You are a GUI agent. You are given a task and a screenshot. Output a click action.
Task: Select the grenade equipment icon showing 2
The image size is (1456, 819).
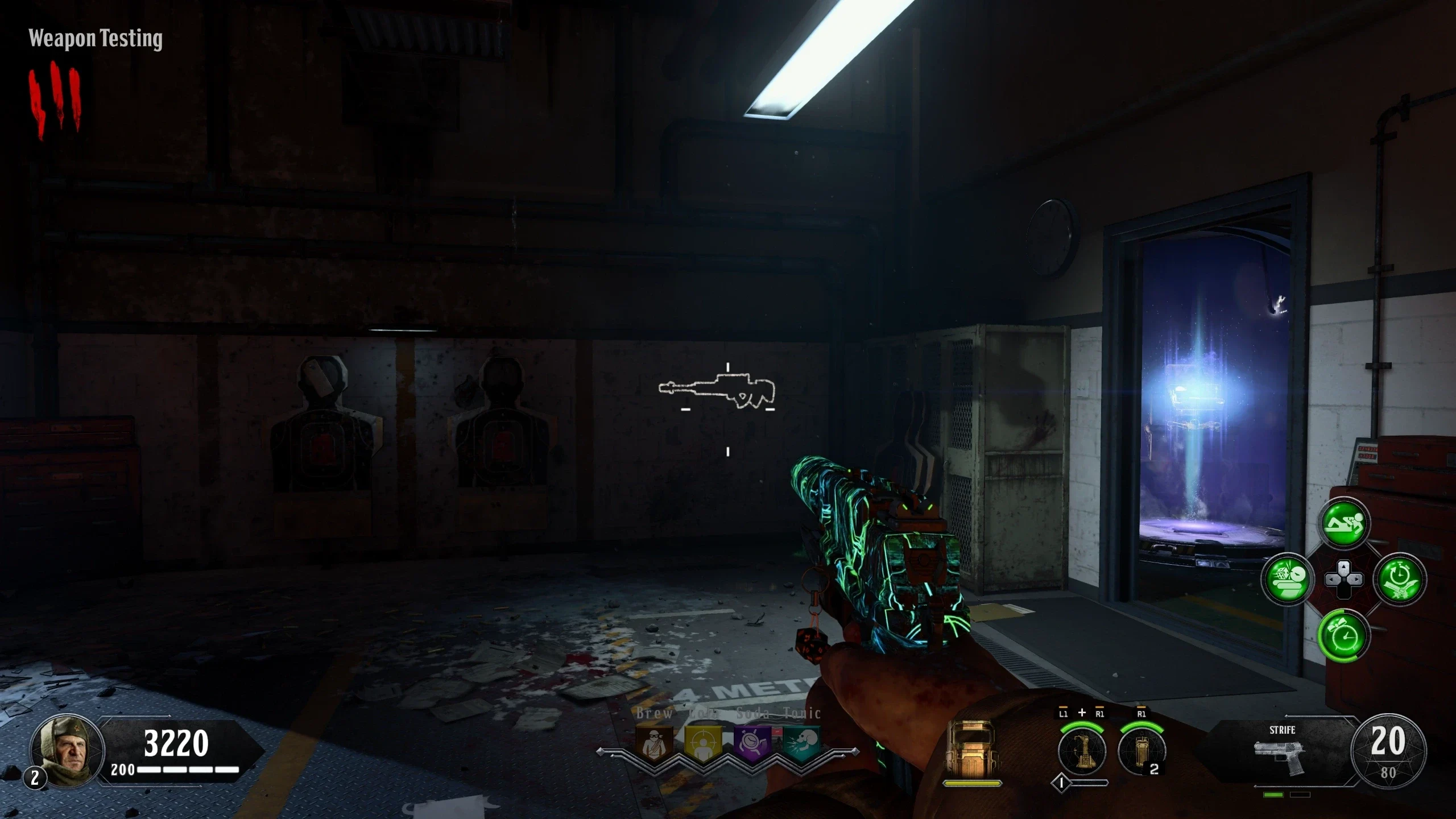[1141, 751]
